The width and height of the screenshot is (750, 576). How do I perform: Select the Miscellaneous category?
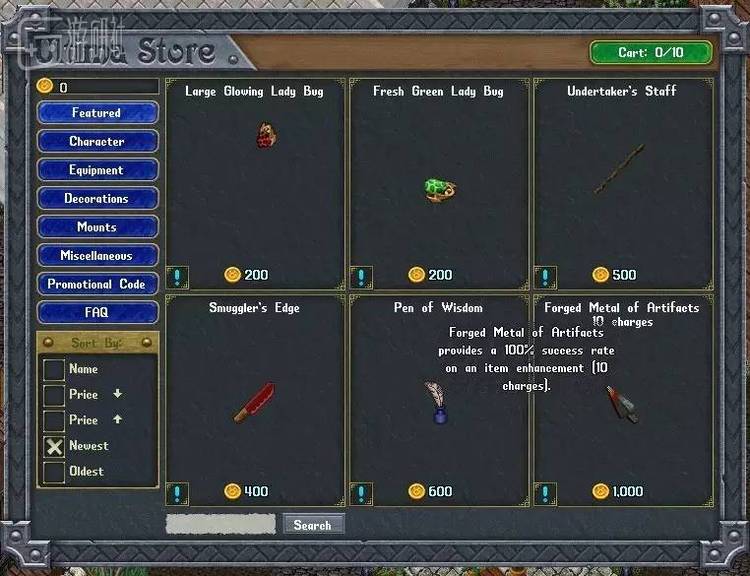point(97,256)
